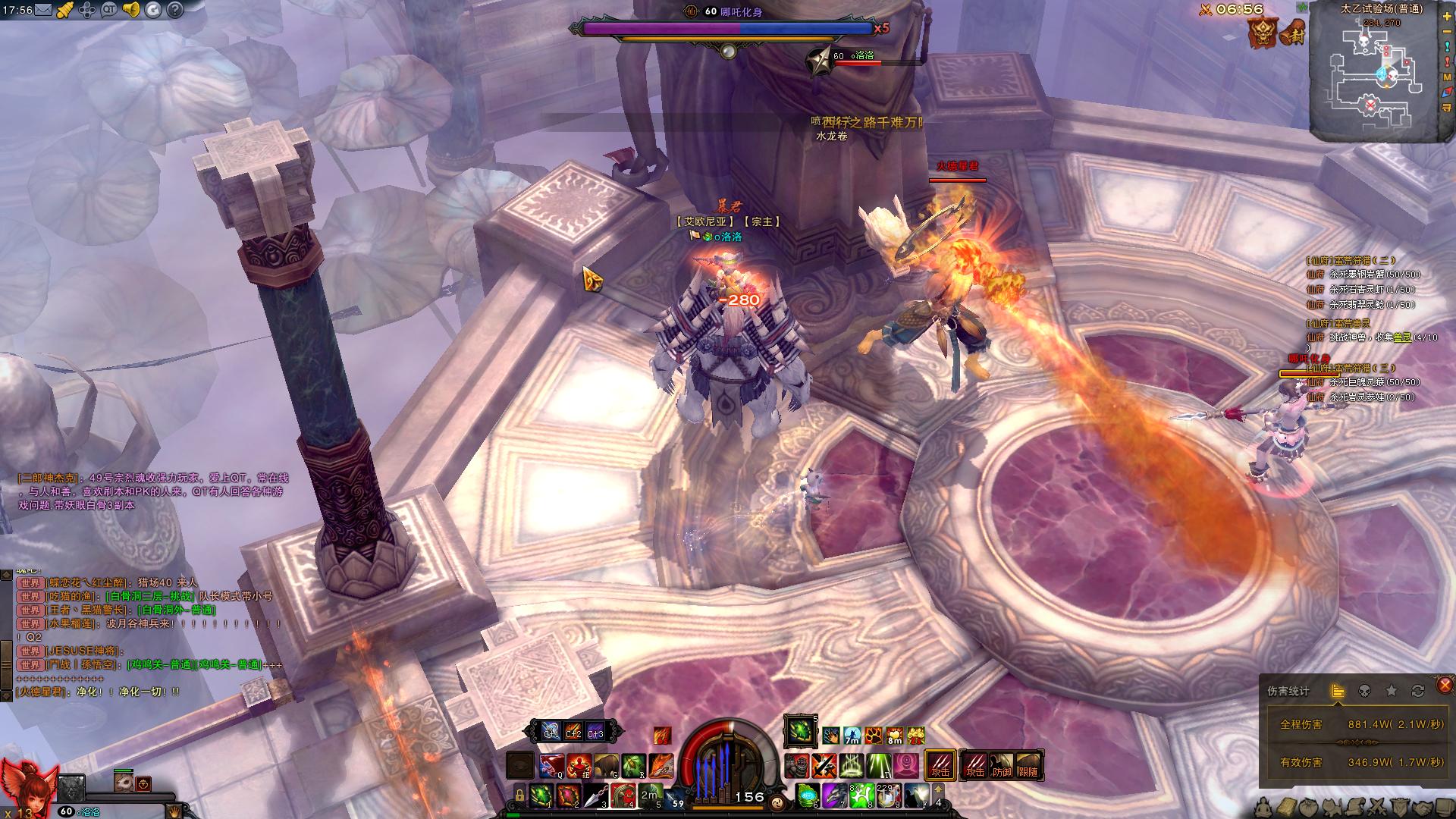Refresh the damage statistics panel
The image size is (1456, 819).
1417,691
